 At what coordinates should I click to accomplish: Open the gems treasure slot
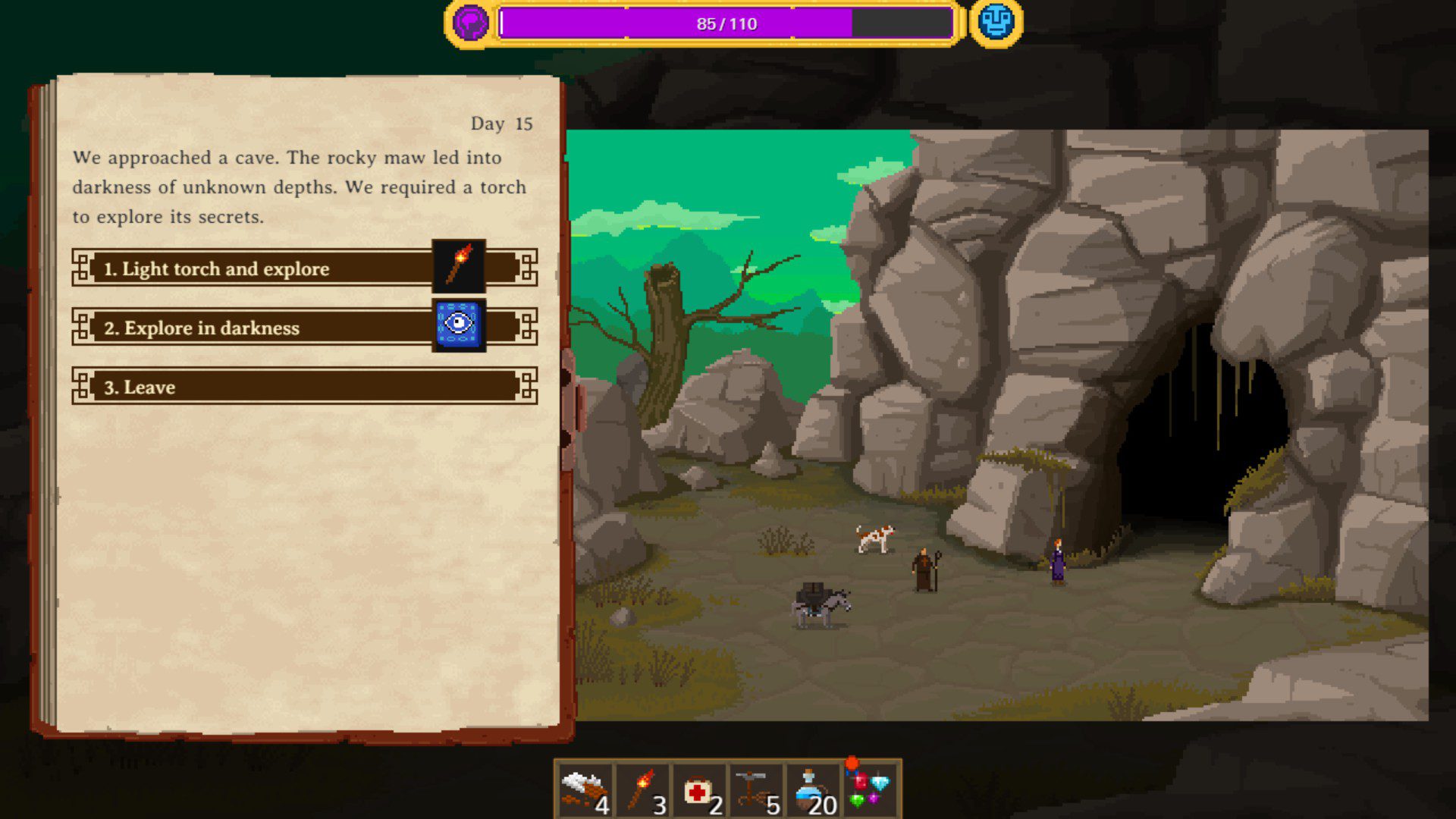click(x=871, y=789)
